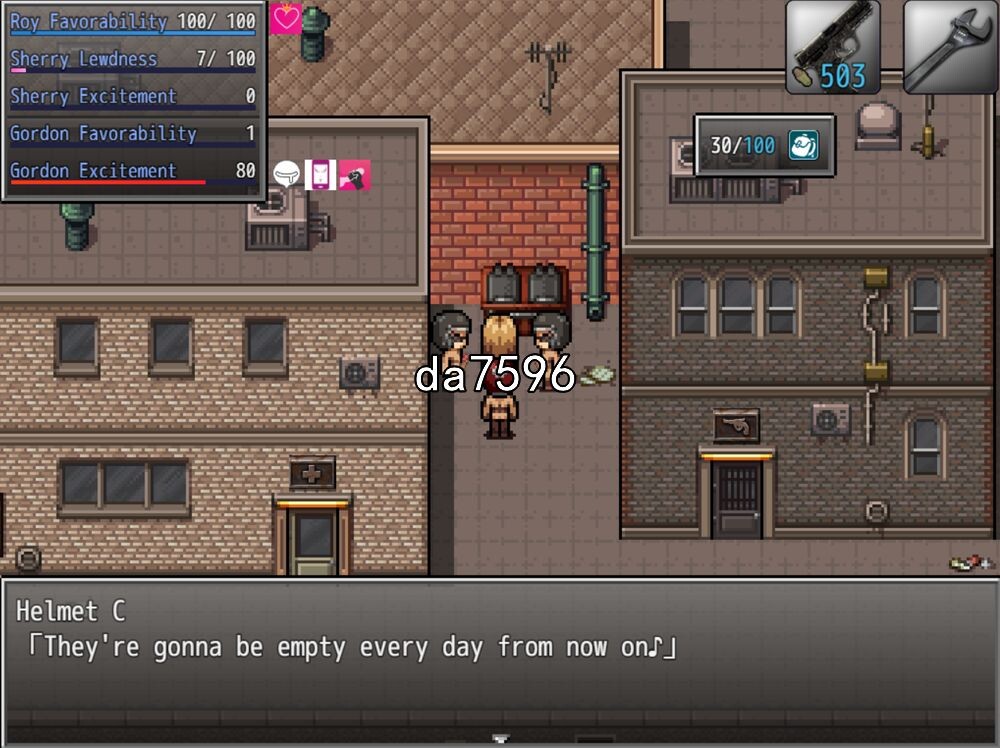1000x748 pixels.
Task: Click the smartphone status icon
Action: [320, 174]
